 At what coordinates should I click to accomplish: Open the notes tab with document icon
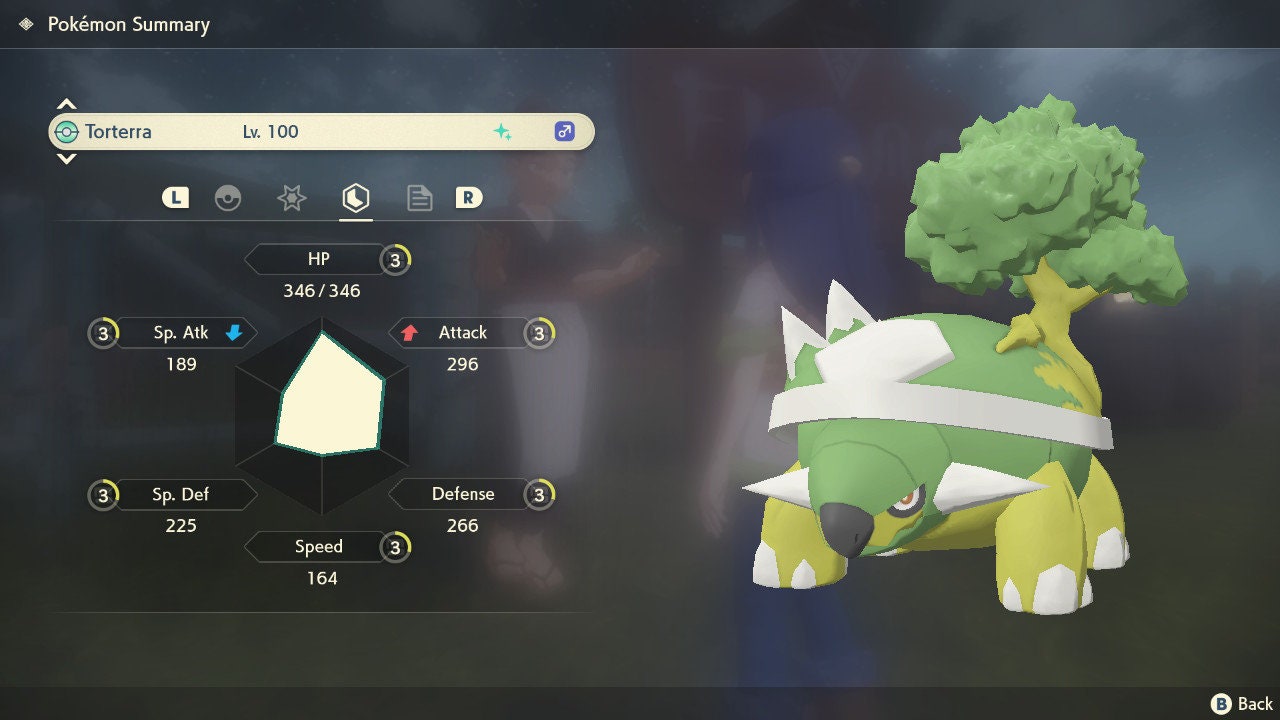click(419, 198)
